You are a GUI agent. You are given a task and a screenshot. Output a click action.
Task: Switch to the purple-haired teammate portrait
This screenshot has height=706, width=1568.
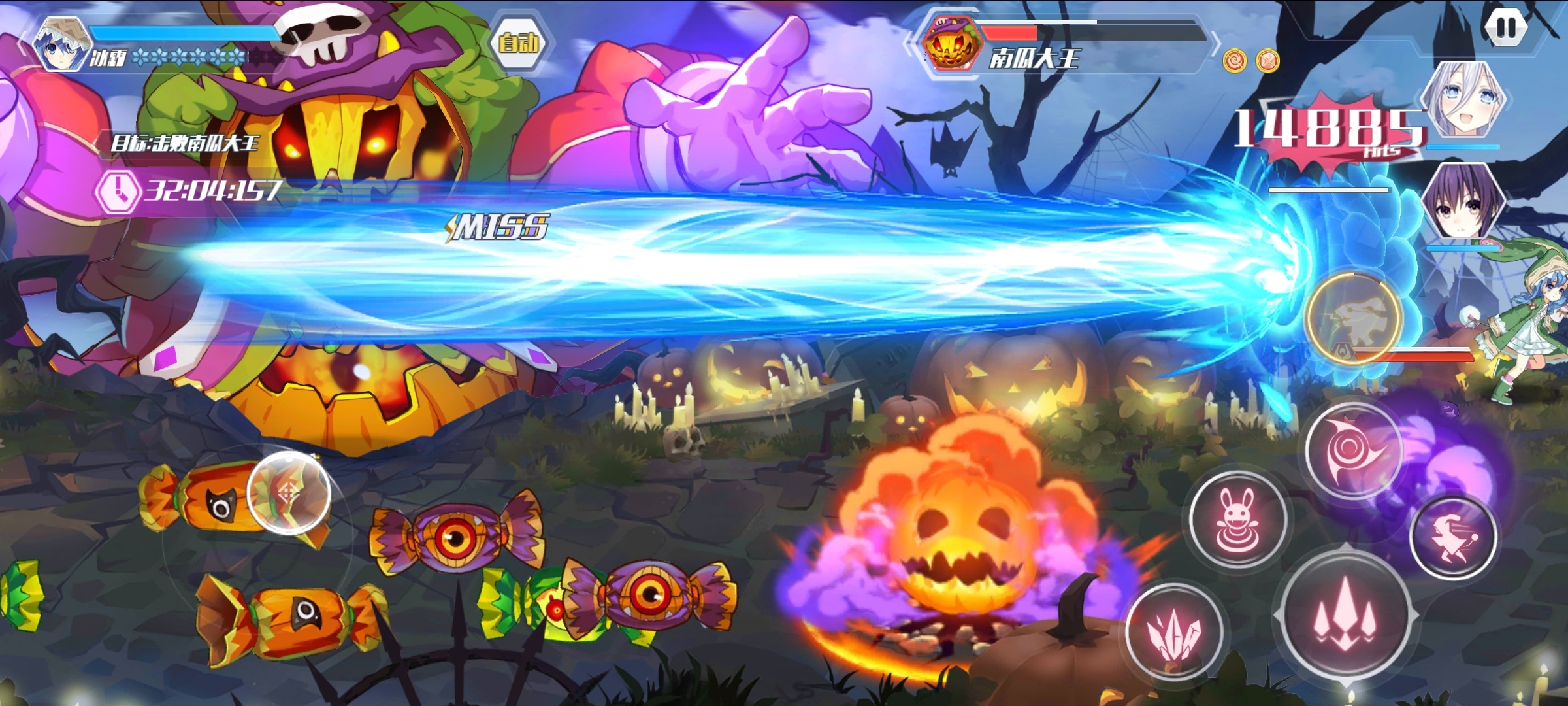(x=1463, y=201)
